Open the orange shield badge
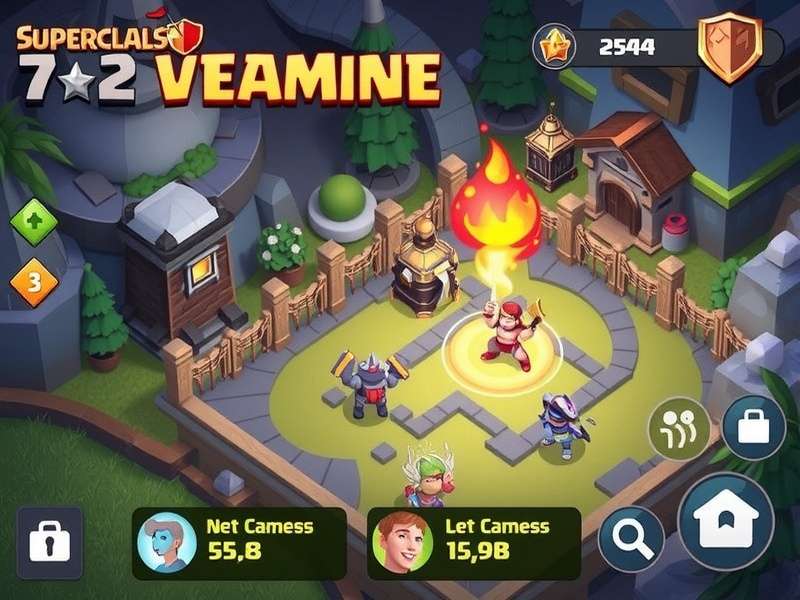This screenshot has height=600, width=800. (729, 46)
